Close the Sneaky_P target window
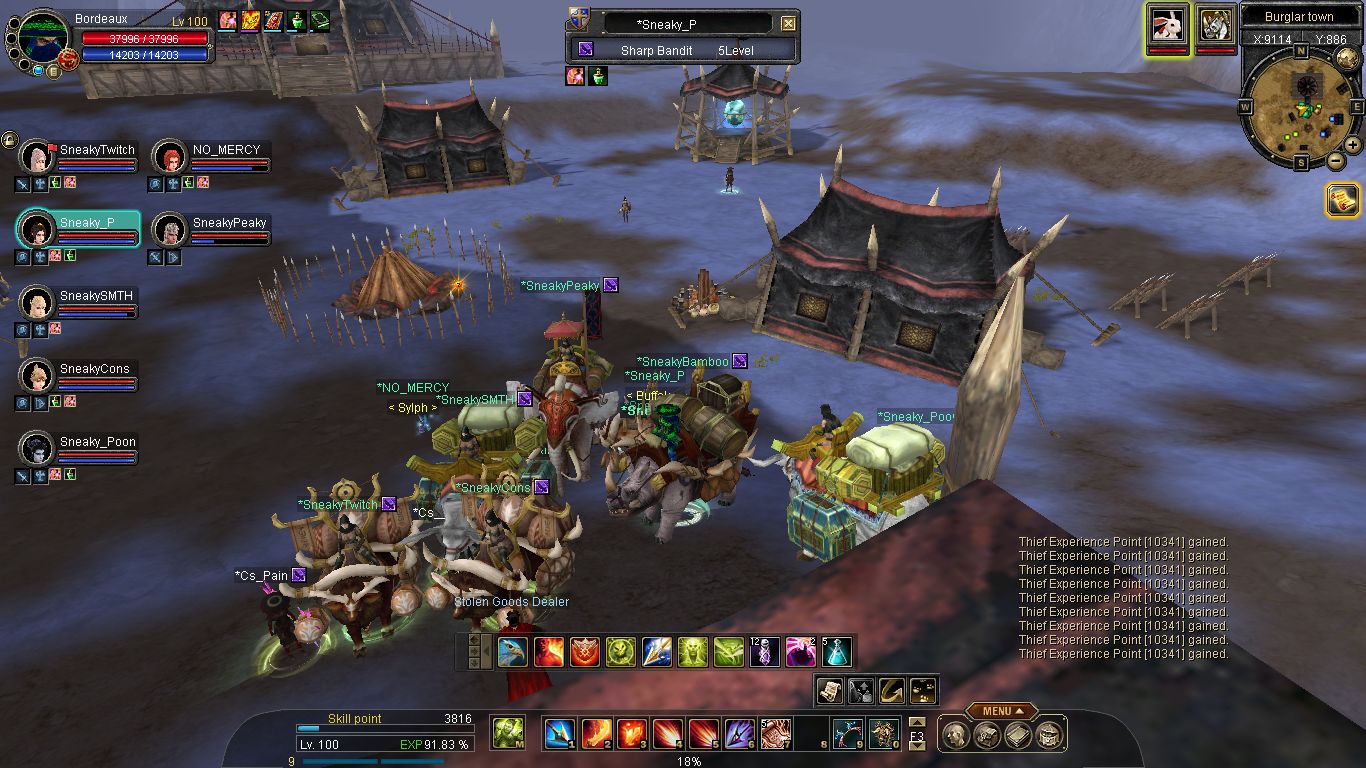 [788, 23]
